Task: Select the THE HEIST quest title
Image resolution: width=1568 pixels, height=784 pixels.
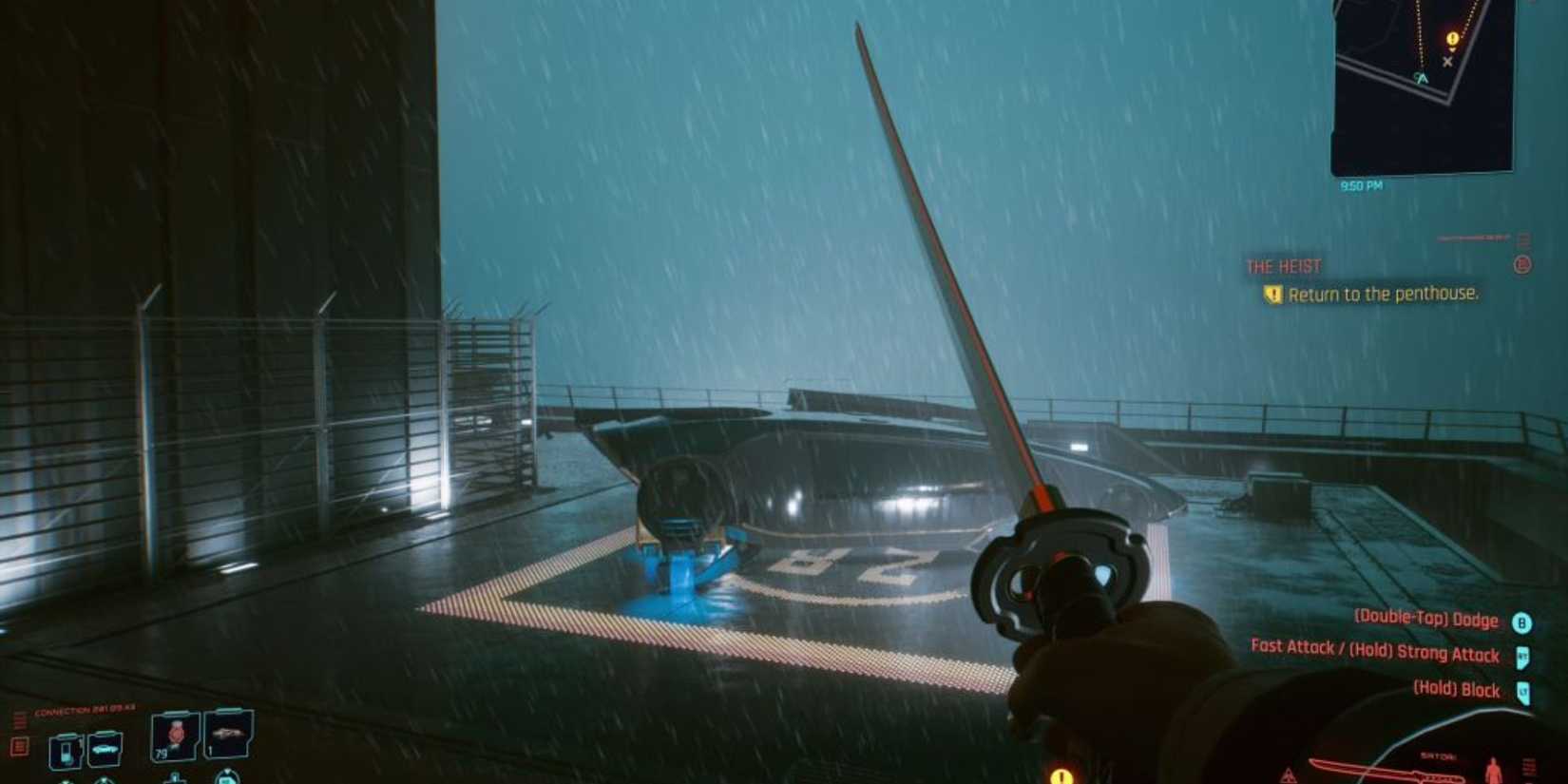Action: (1285, 266)
